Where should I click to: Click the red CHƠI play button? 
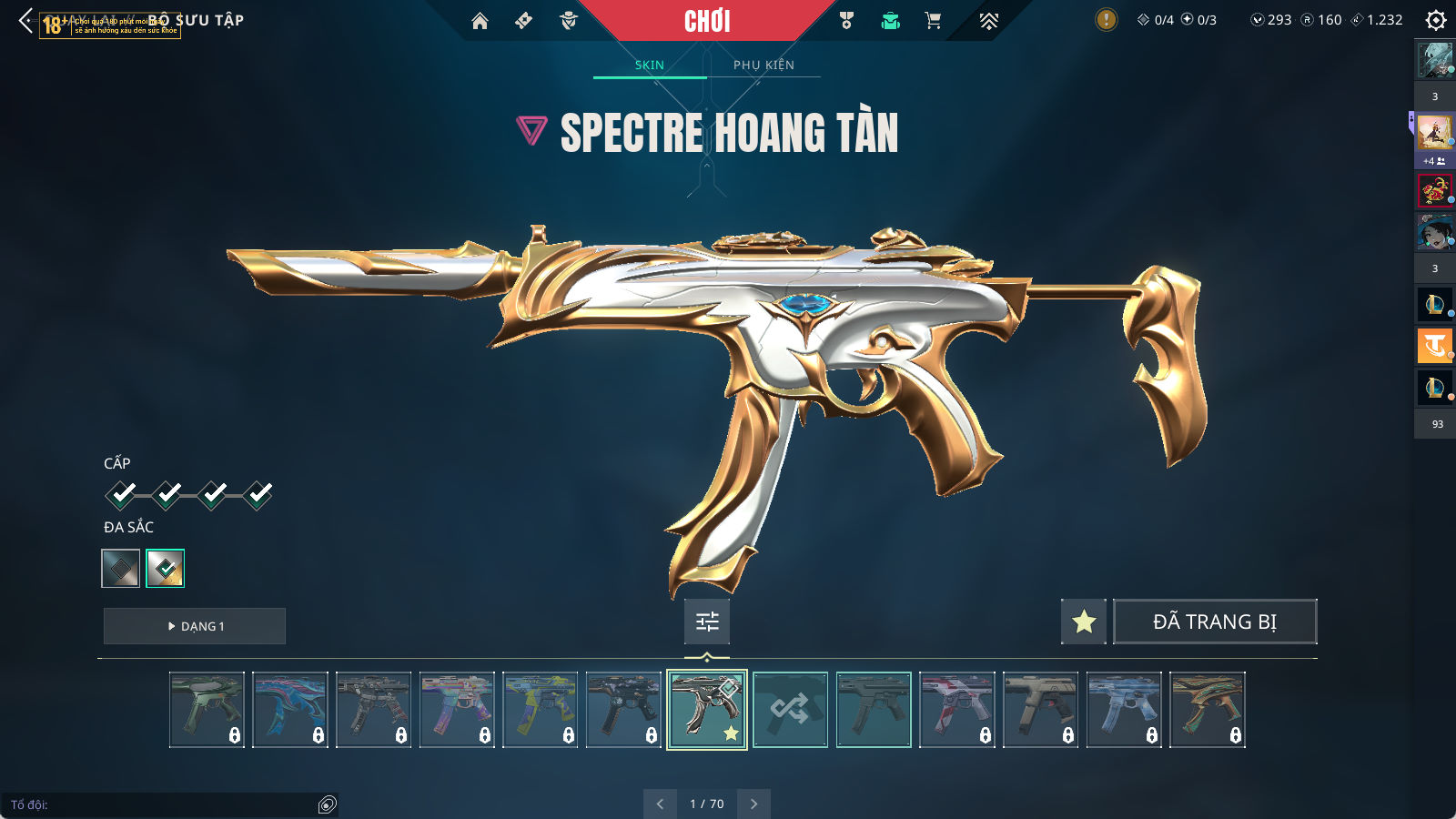[707, 21]
